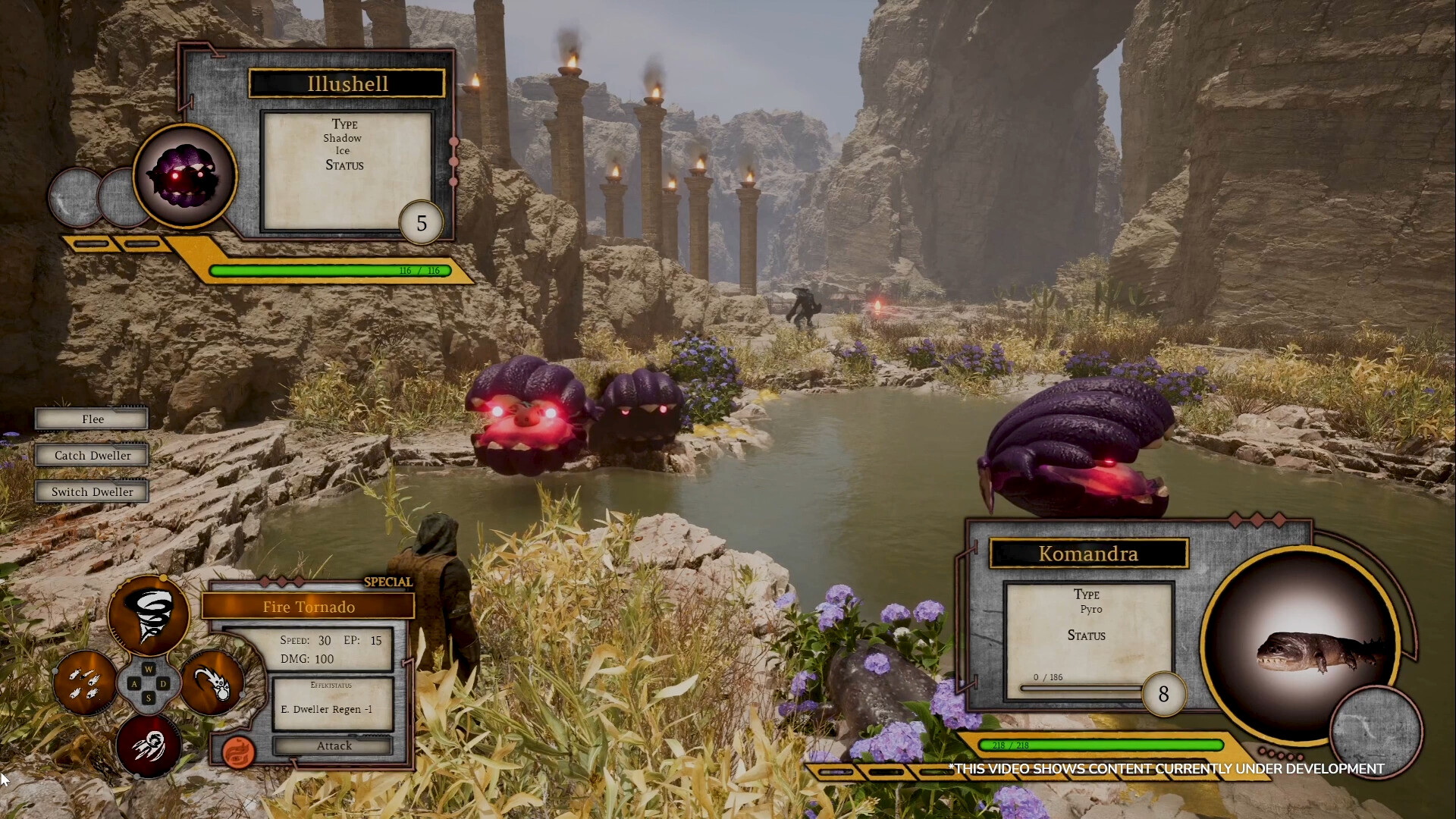Activate the fireball shower ability

click(84, 682)
